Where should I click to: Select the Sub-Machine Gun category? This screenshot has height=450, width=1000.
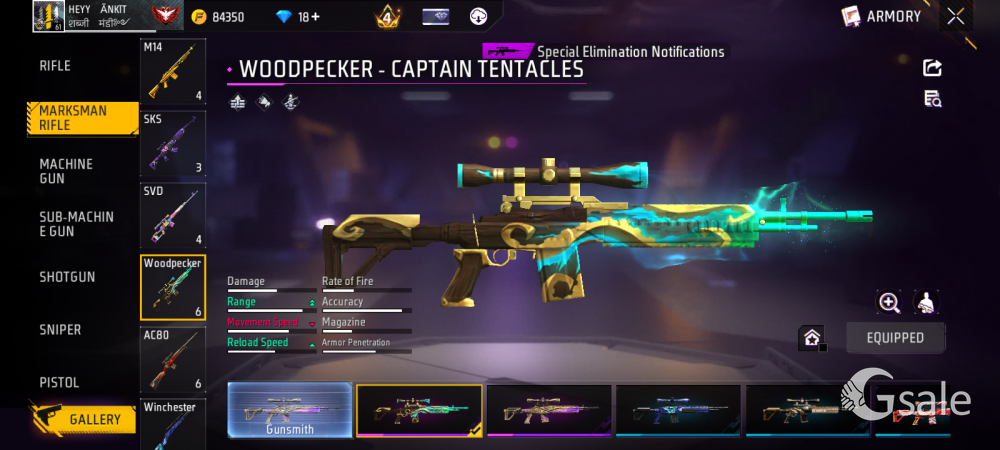pyautogui.click(x=76, y=224)
